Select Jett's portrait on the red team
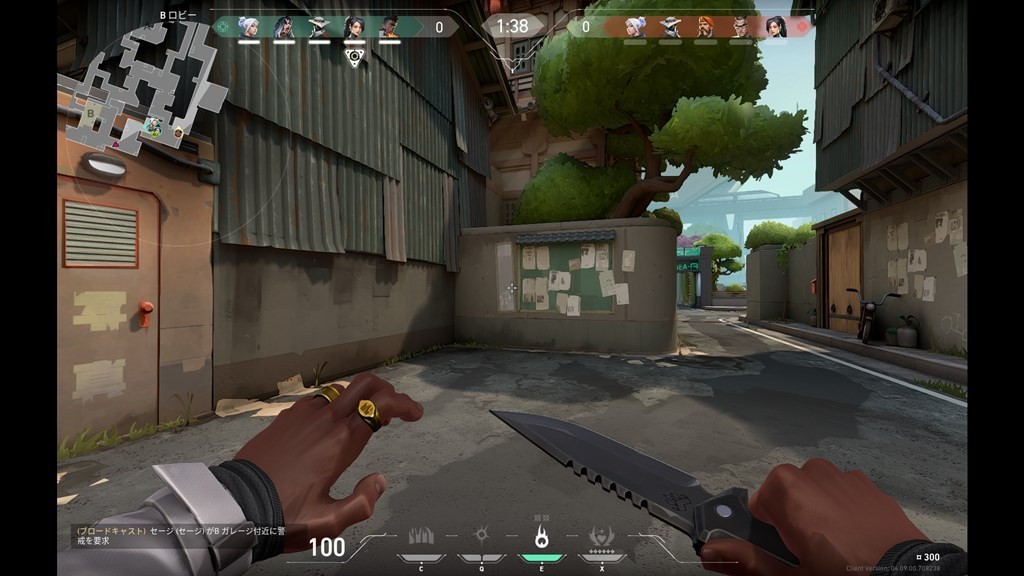This screenshot has width=1024, height=576. click(x=635, y=27)
